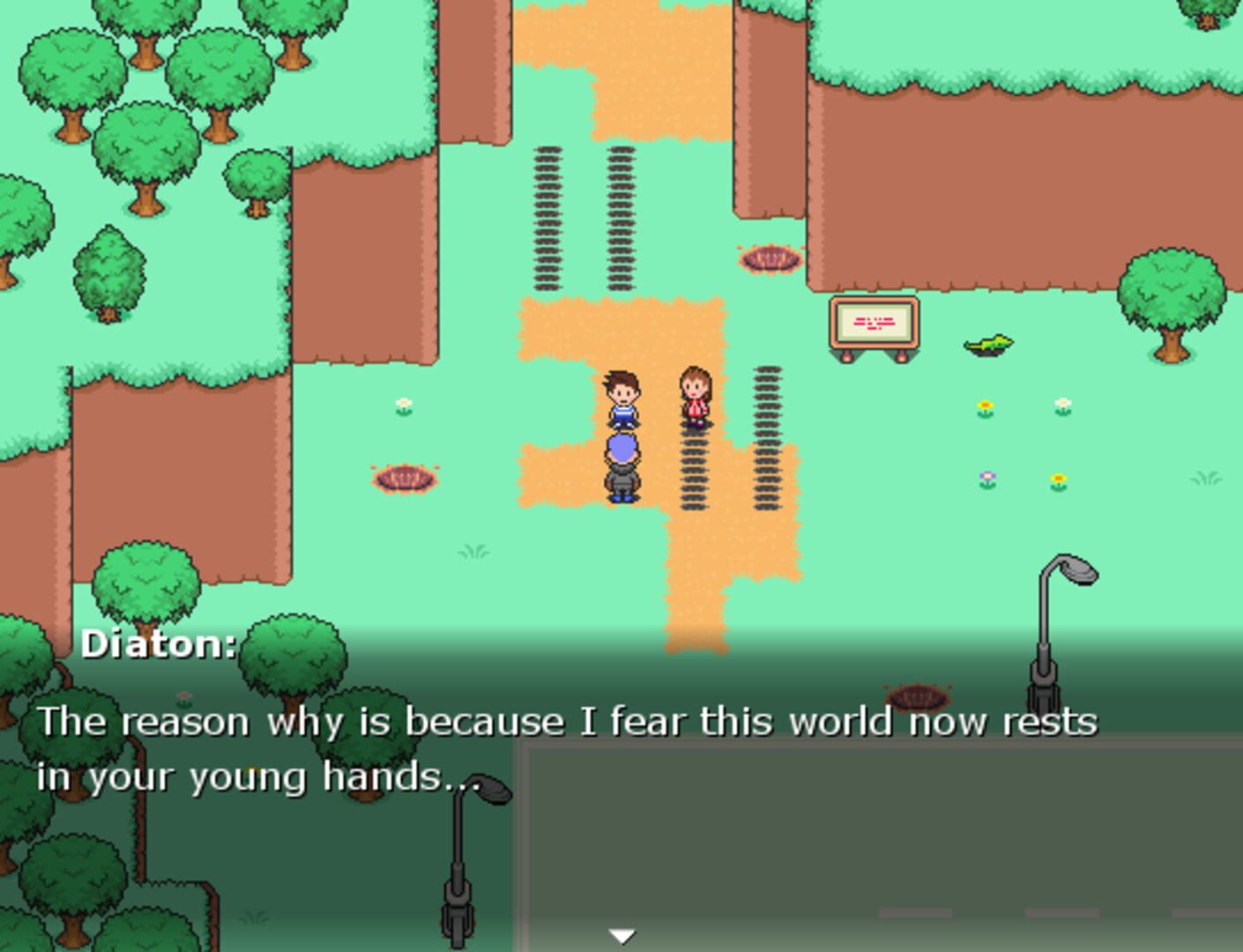Click the white flower left of the path
Viewport: 1243px width, 952px height.
[x=405, y=404]
